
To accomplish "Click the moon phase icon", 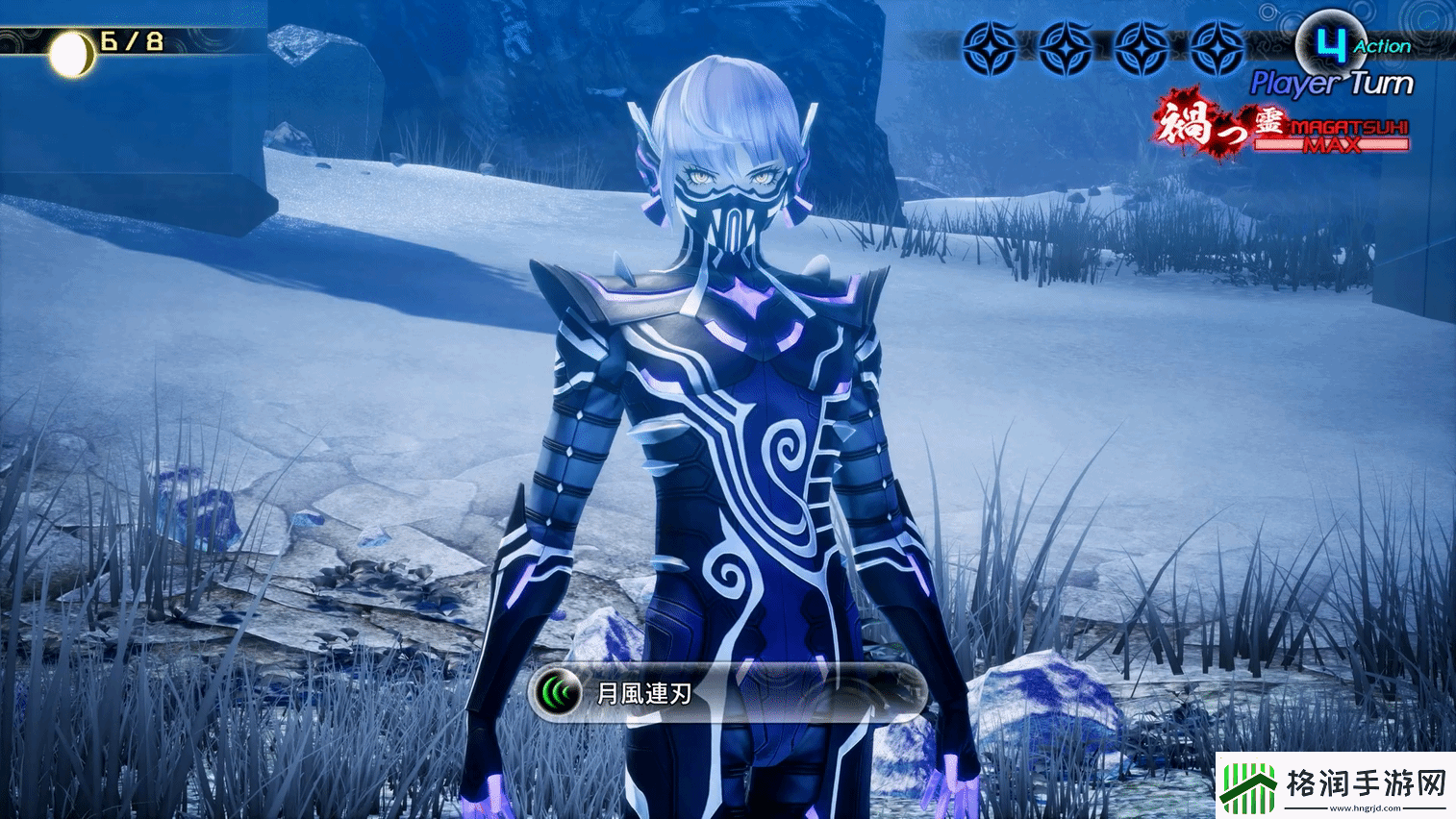I will 72,57.
